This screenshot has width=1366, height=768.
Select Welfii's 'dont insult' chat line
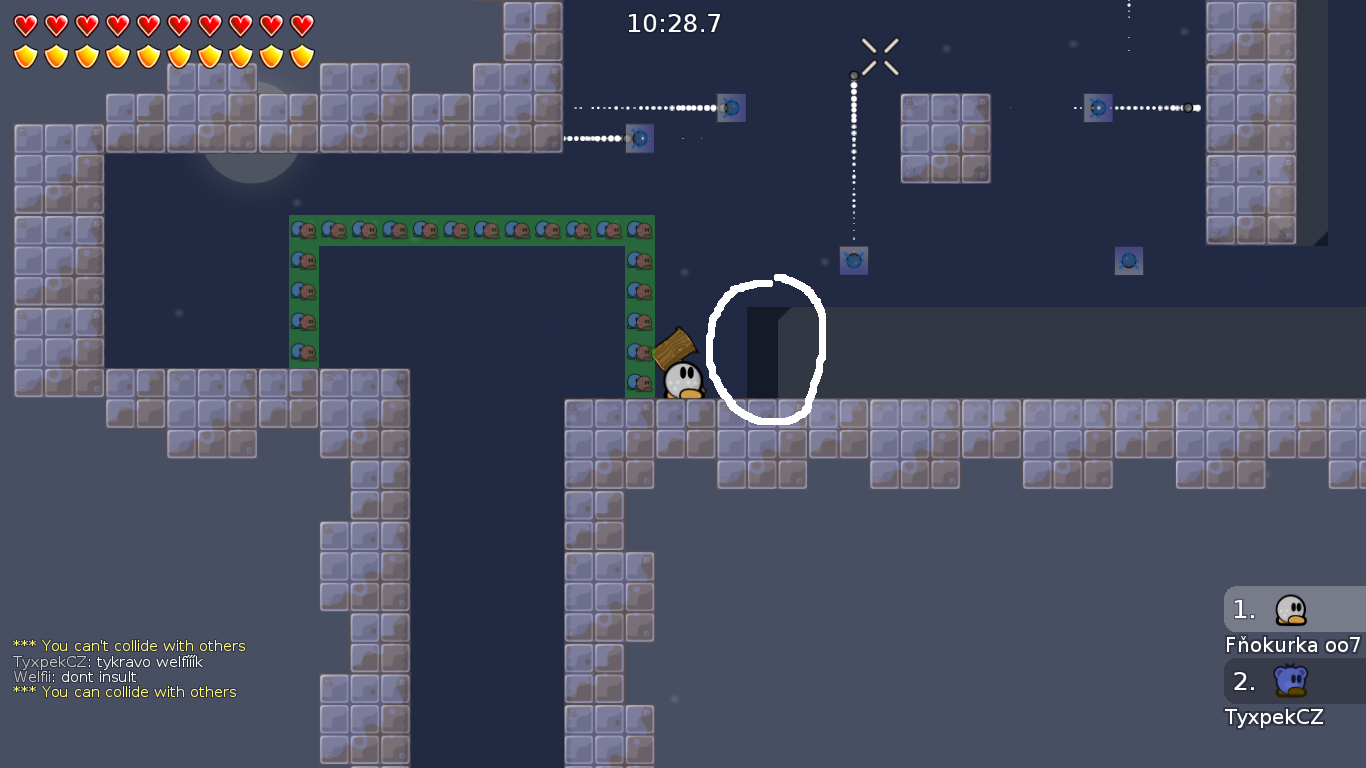(x=85, y=677)
